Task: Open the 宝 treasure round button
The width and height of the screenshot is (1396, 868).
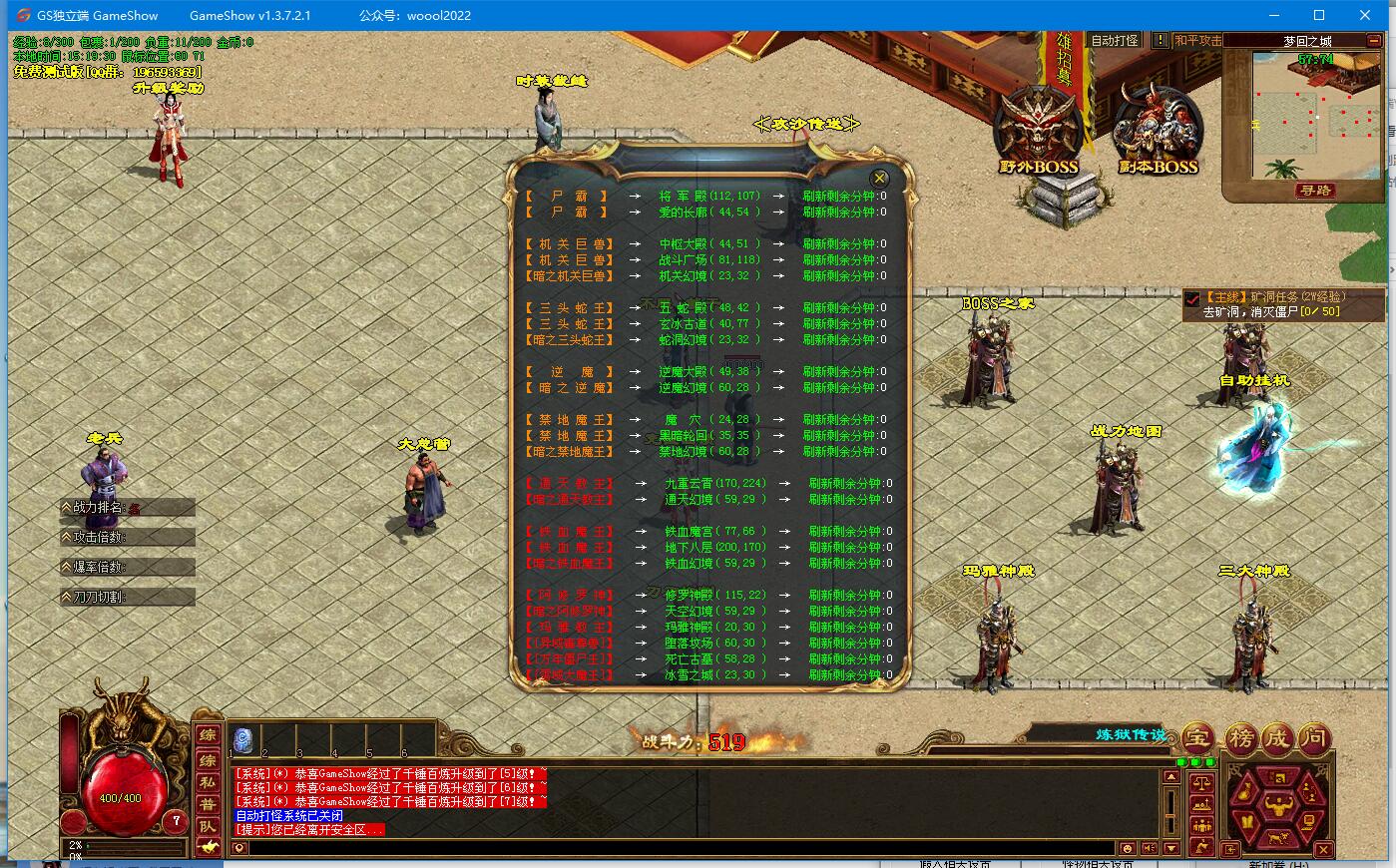Action: pos(1197,739)
